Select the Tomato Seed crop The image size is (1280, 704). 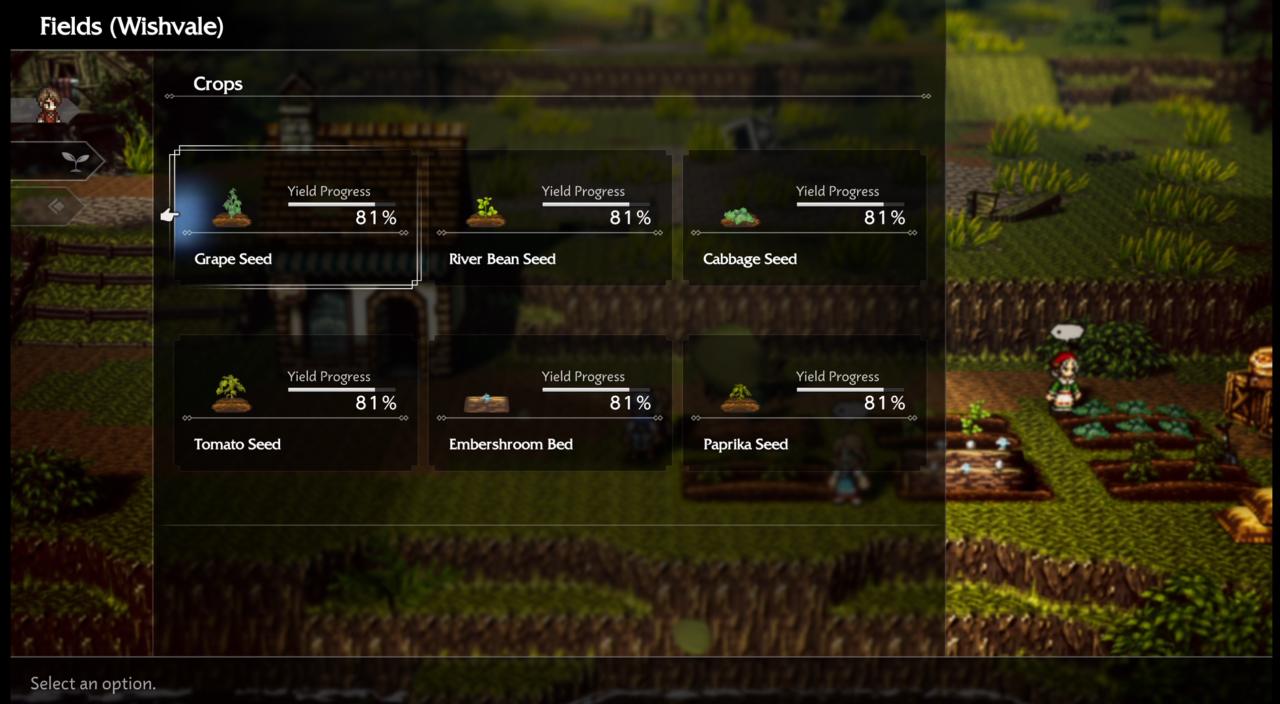pyautogui.click(x=296, y=404)
